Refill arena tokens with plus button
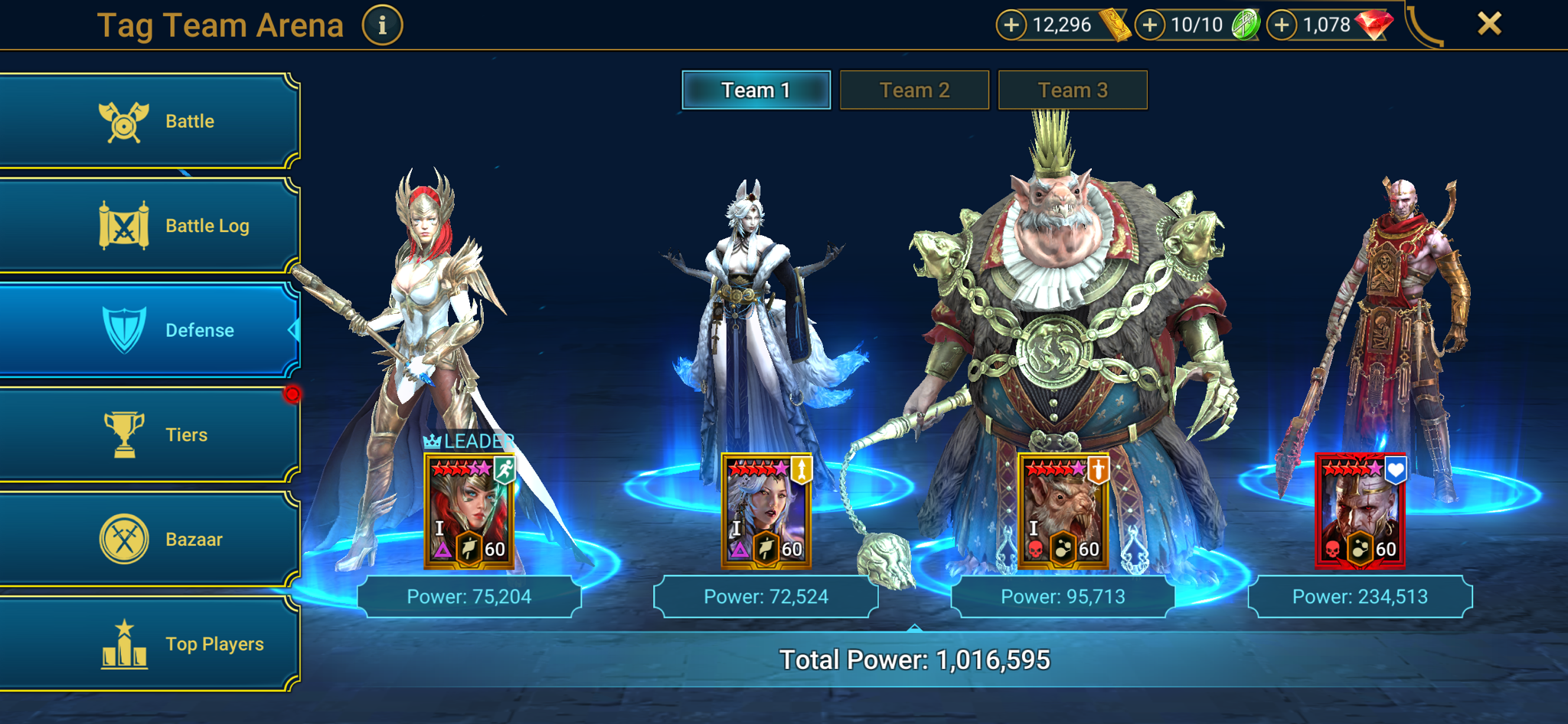 pyautogui.click(x=1149, y=25)
